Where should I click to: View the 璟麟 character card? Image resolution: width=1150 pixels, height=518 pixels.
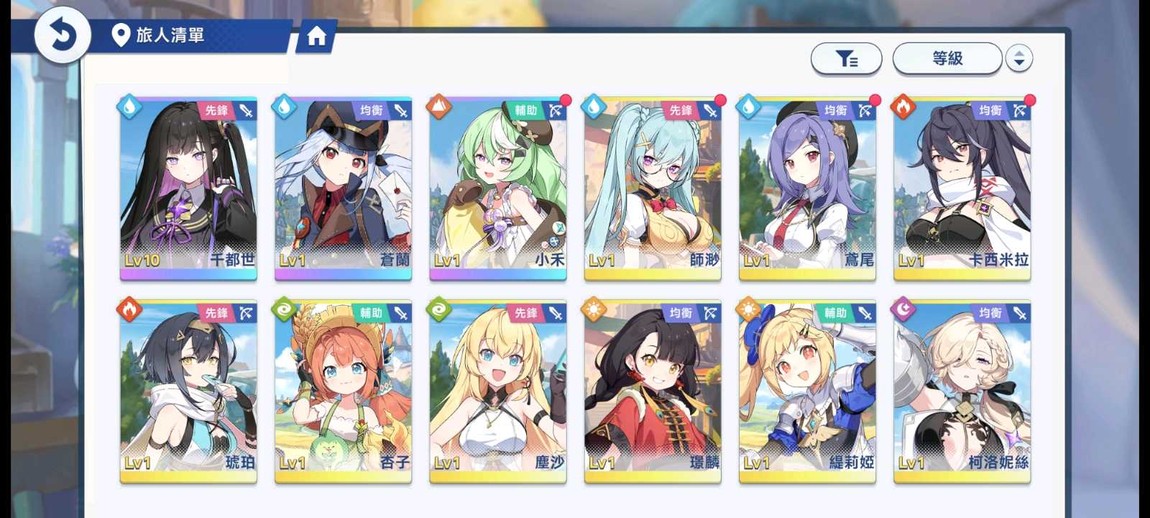coord(653,391)
